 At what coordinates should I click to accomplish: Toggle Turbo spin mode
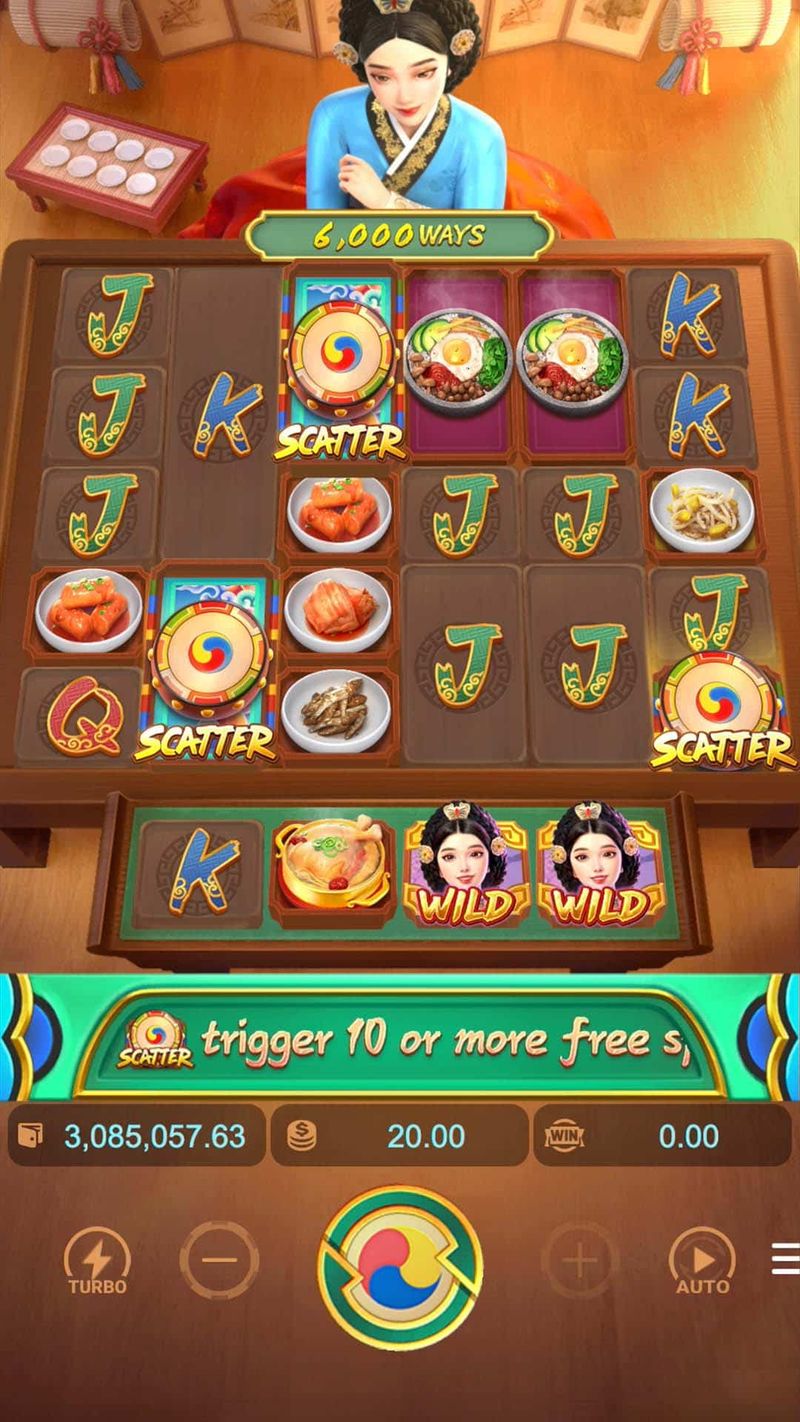click(x=97, y=1261)
